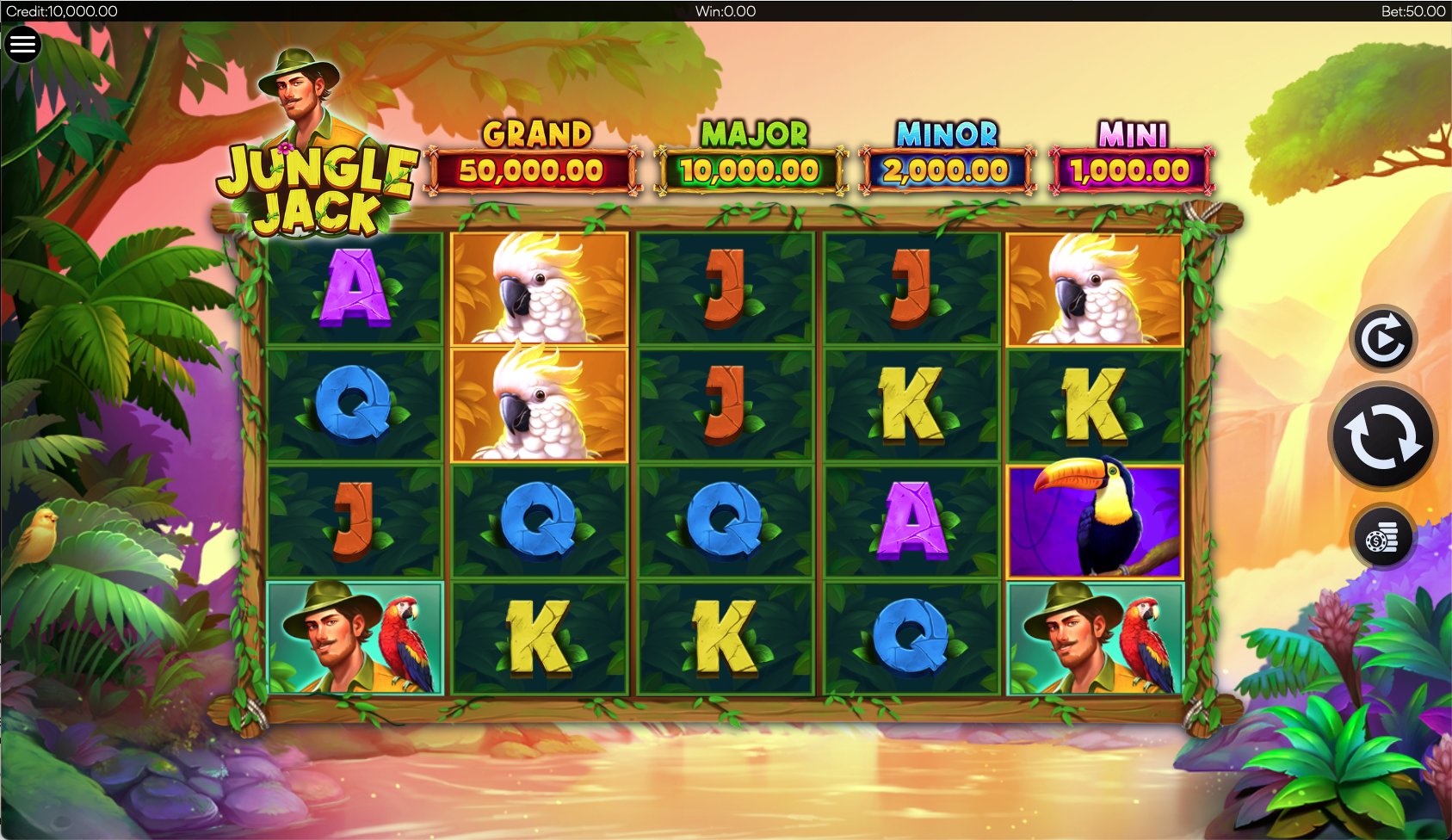
Task: Click the toucan symbol on reel five
Action: (x=1095, y=518)
